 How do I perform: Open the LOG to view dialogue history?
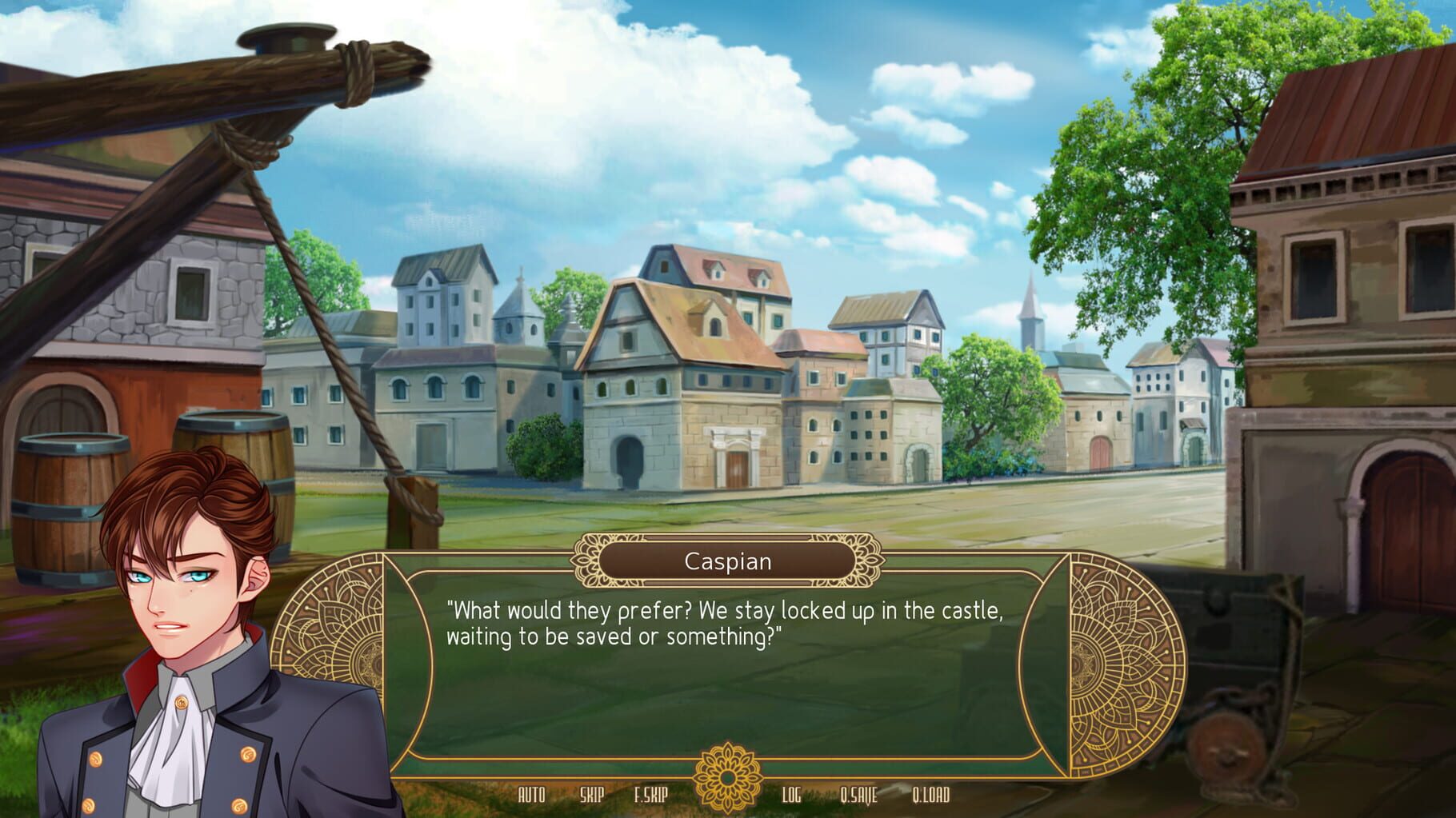[x=792, y=796]
